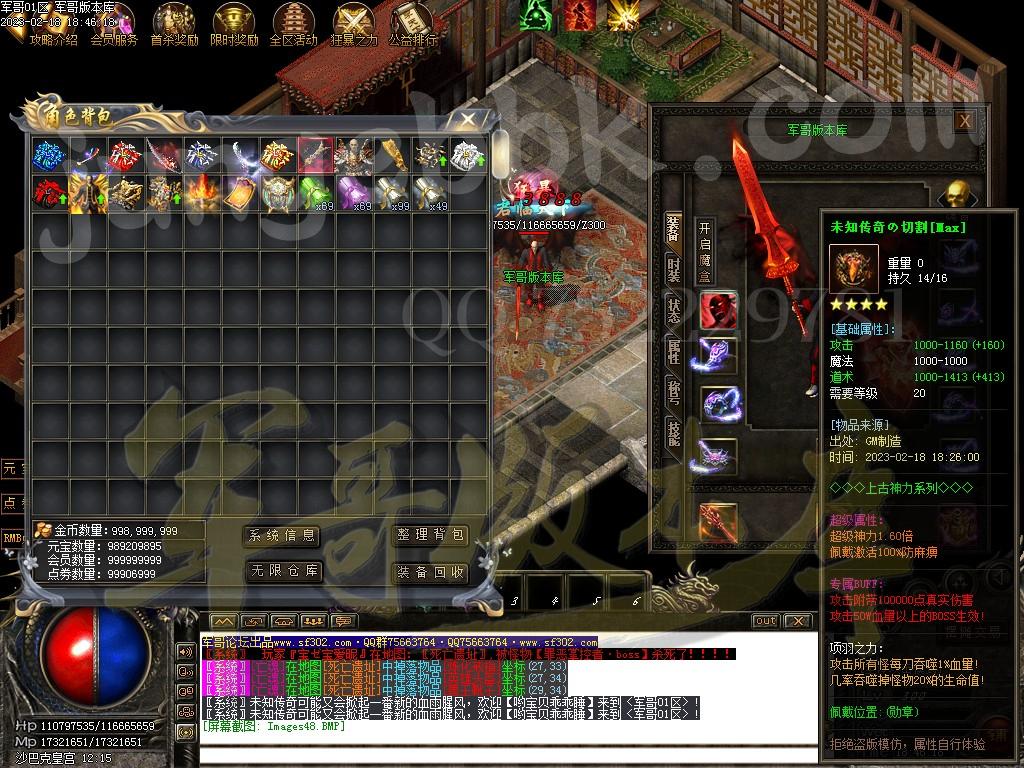1024x768 pixels.
Task: Close the 角色背包 inventory window
Action: [x=467, y=119]
